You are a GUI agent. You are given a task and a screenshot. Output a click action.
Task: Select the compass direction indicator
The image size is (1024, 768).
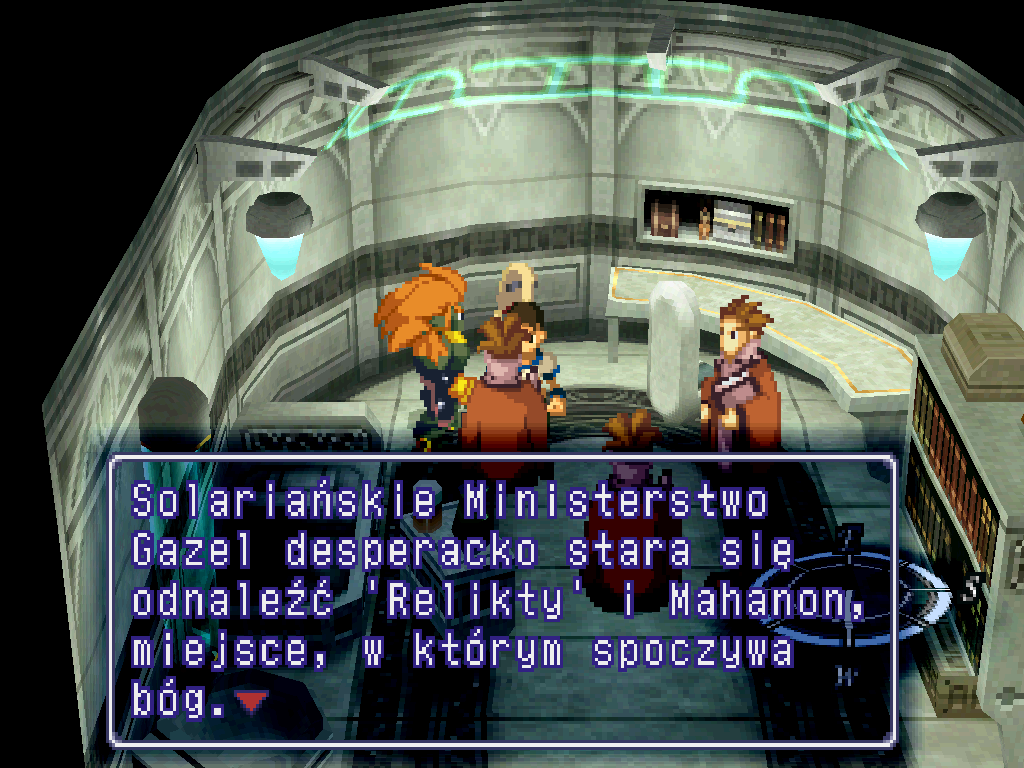pos(850,596)
